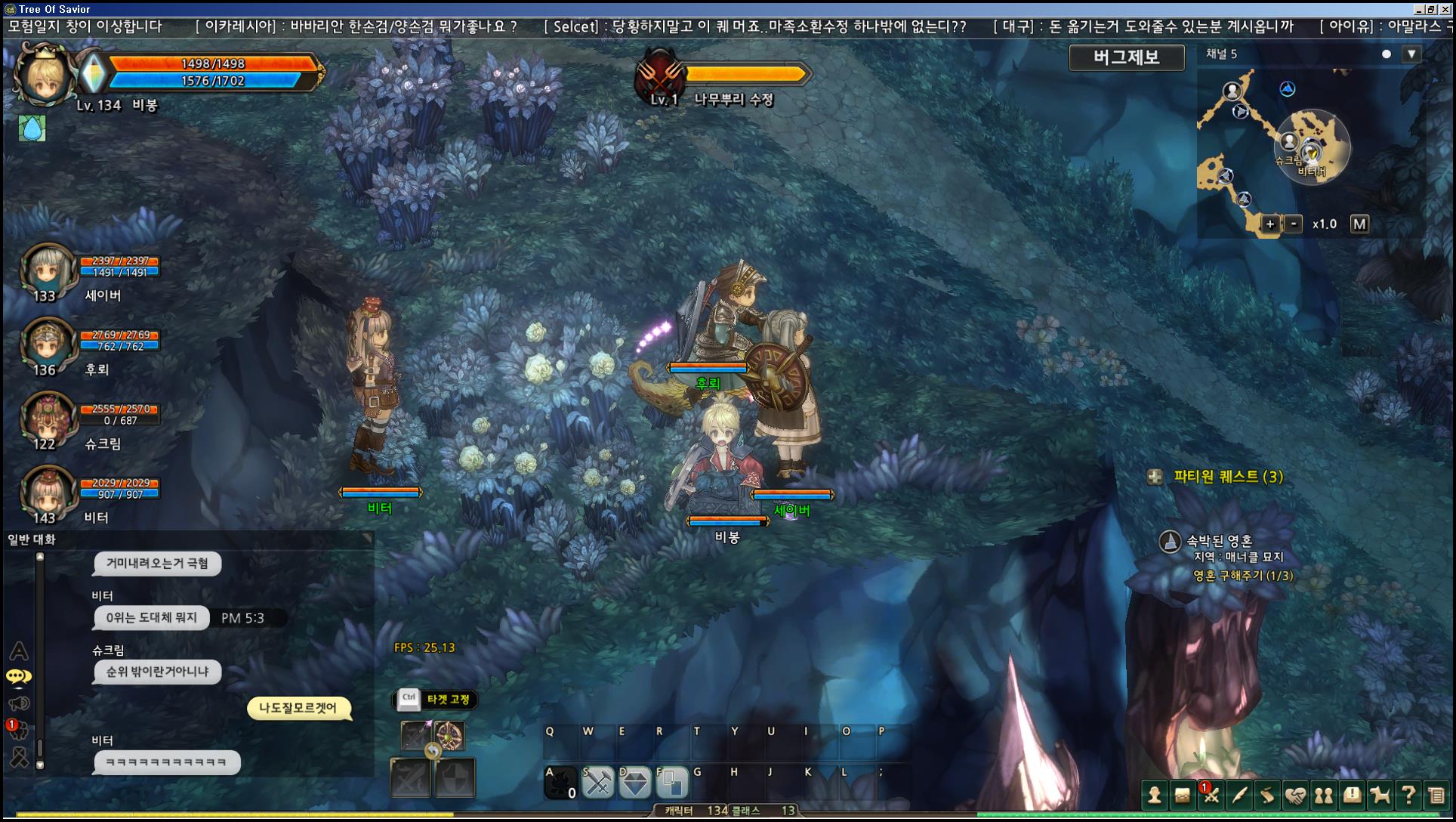Zoom out the minimap with the minus button
Image resolution: width=1456 pixels, height=822 pixels.
tap(1294, 224)
